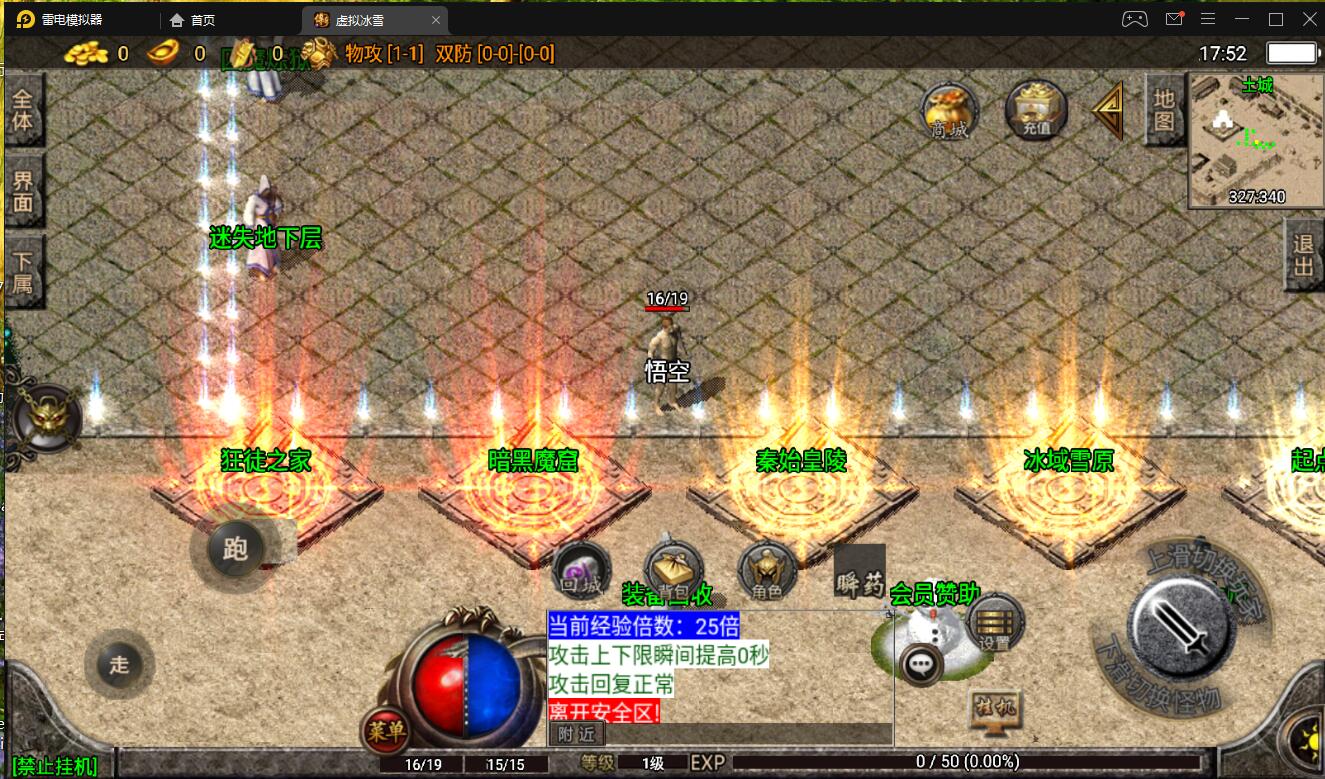Choose the 界面 side button
The height and width of the screenshot is (779, 1325).
click(23, 190)
